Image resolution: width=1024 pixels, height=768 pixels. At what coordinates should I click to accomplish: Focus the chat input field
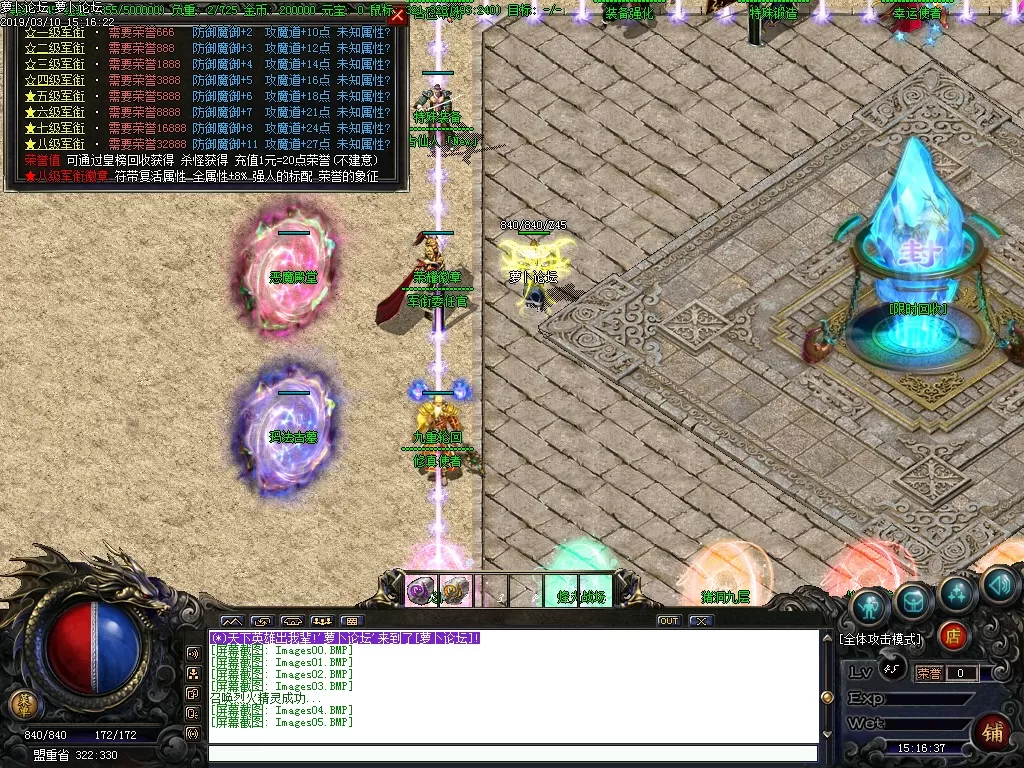coord(512,754)
